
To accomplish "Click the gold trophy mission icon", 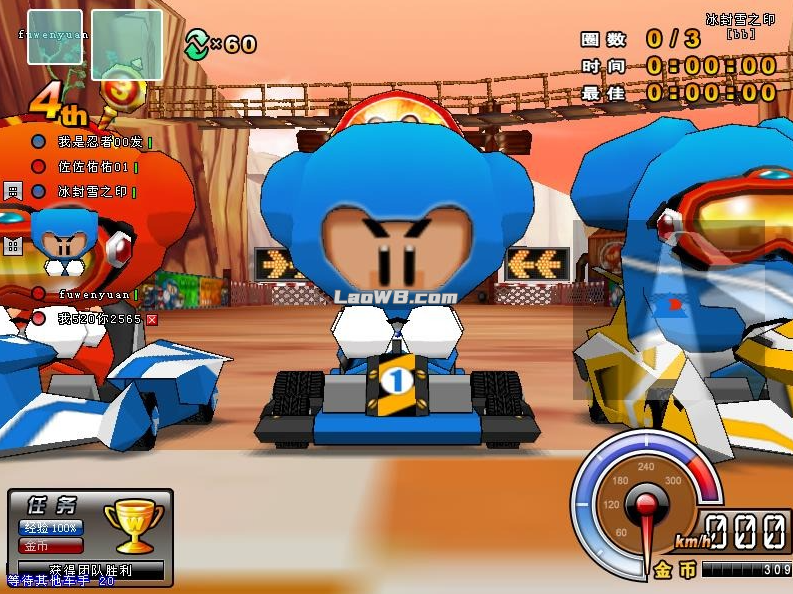I will [x=133, y=525].
